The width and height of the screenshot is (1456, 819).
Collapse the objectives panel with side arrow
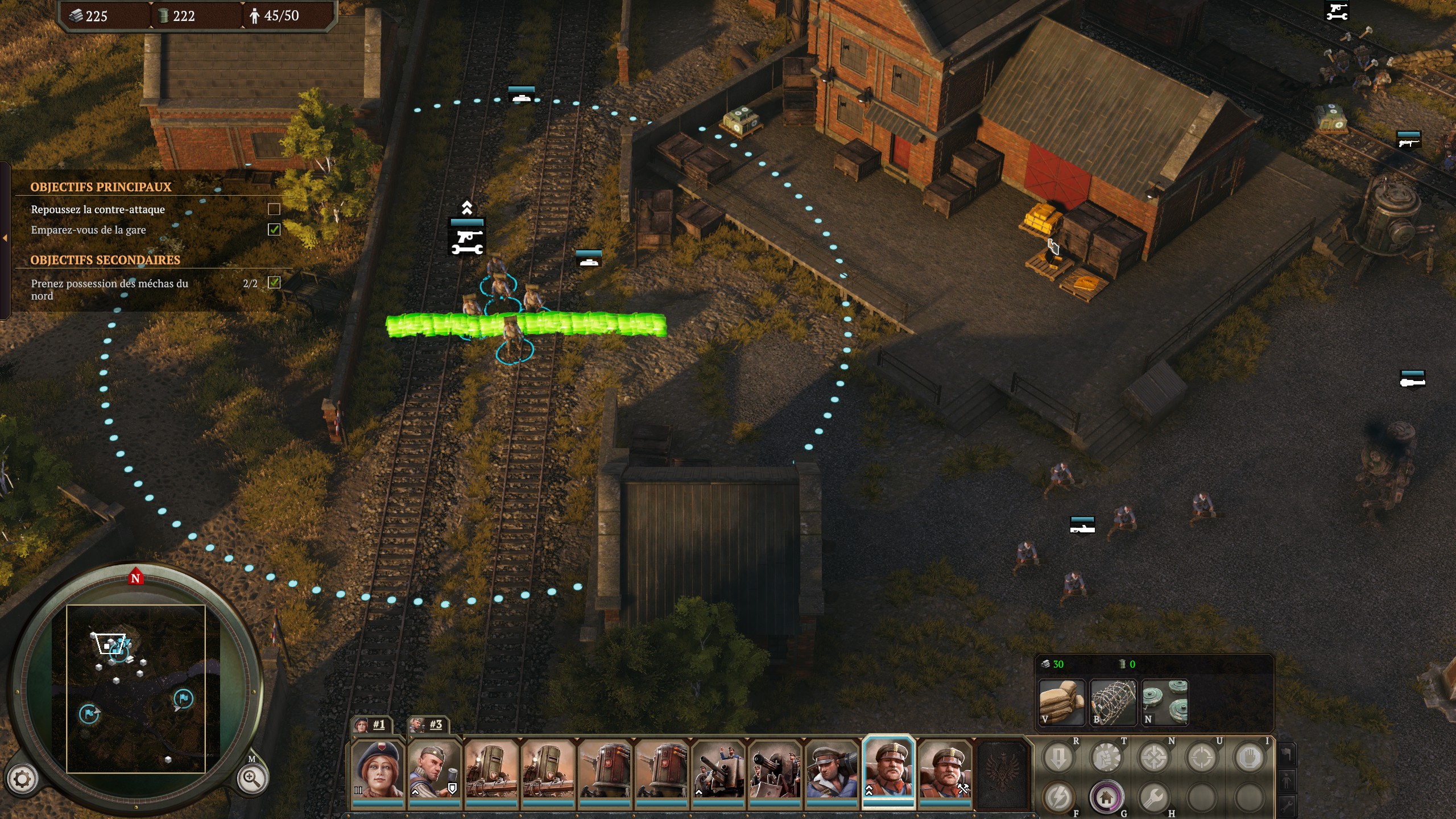pos(5,238)
